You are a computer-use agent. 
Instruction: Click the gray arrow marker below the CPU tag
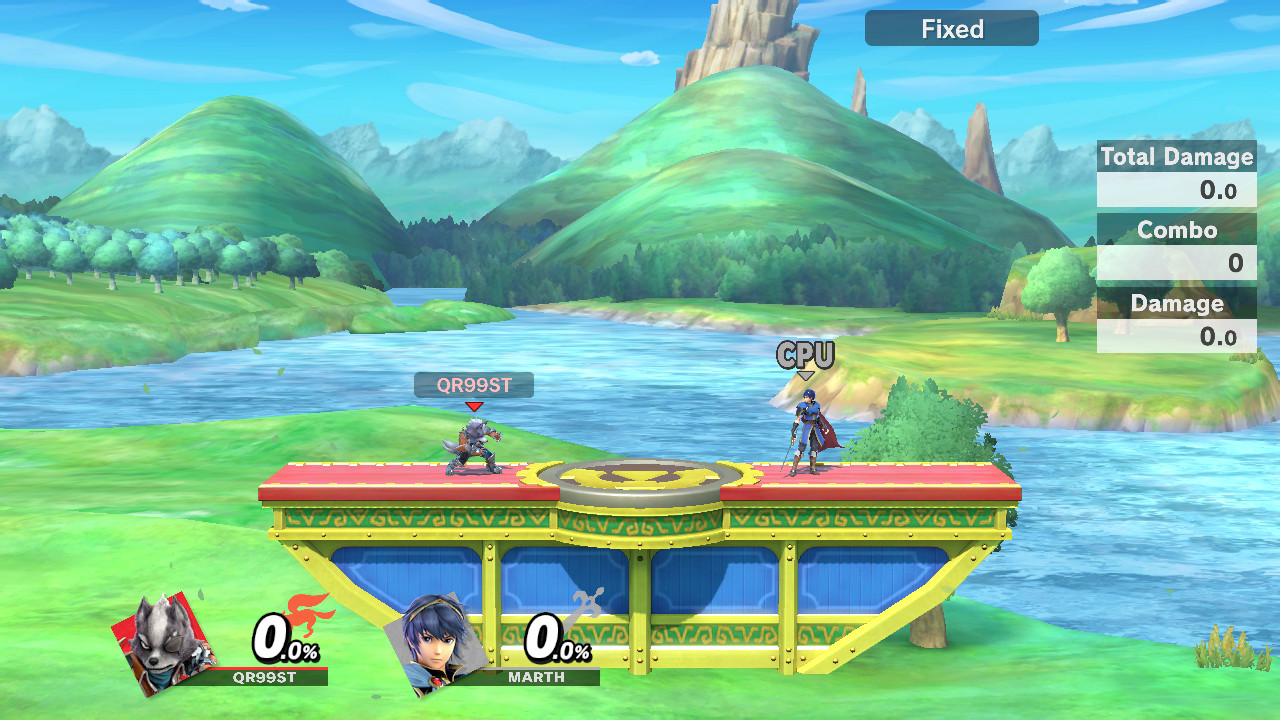(806, 374)
